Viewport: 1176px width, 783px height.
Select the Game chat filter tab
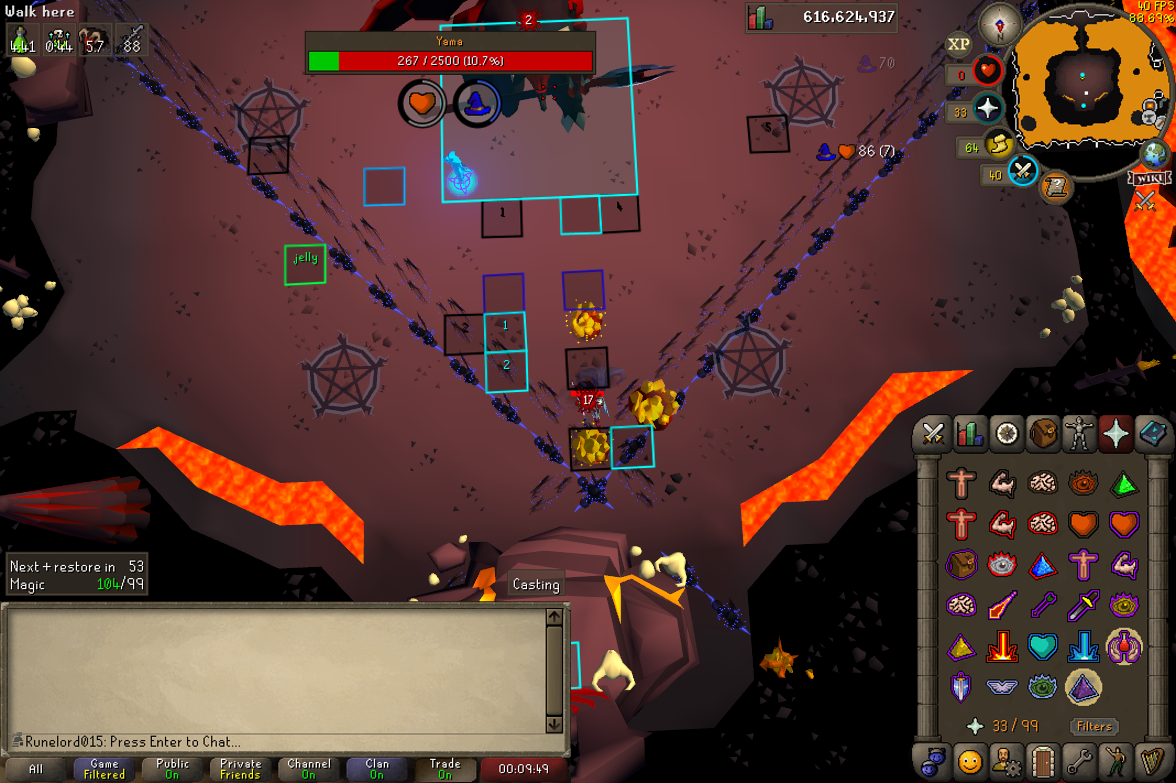point(104,769)
